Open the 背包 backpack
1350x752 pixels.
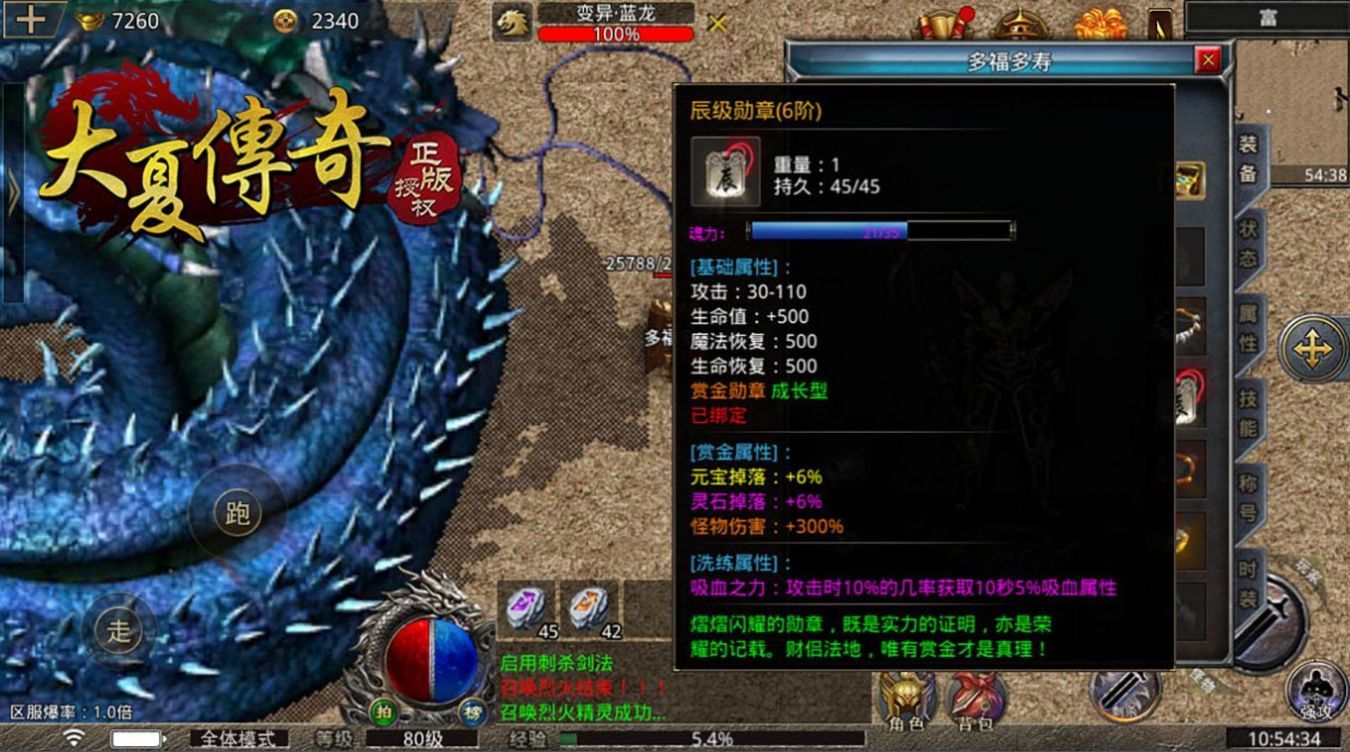pyautogui.click(x=976, y=700)
